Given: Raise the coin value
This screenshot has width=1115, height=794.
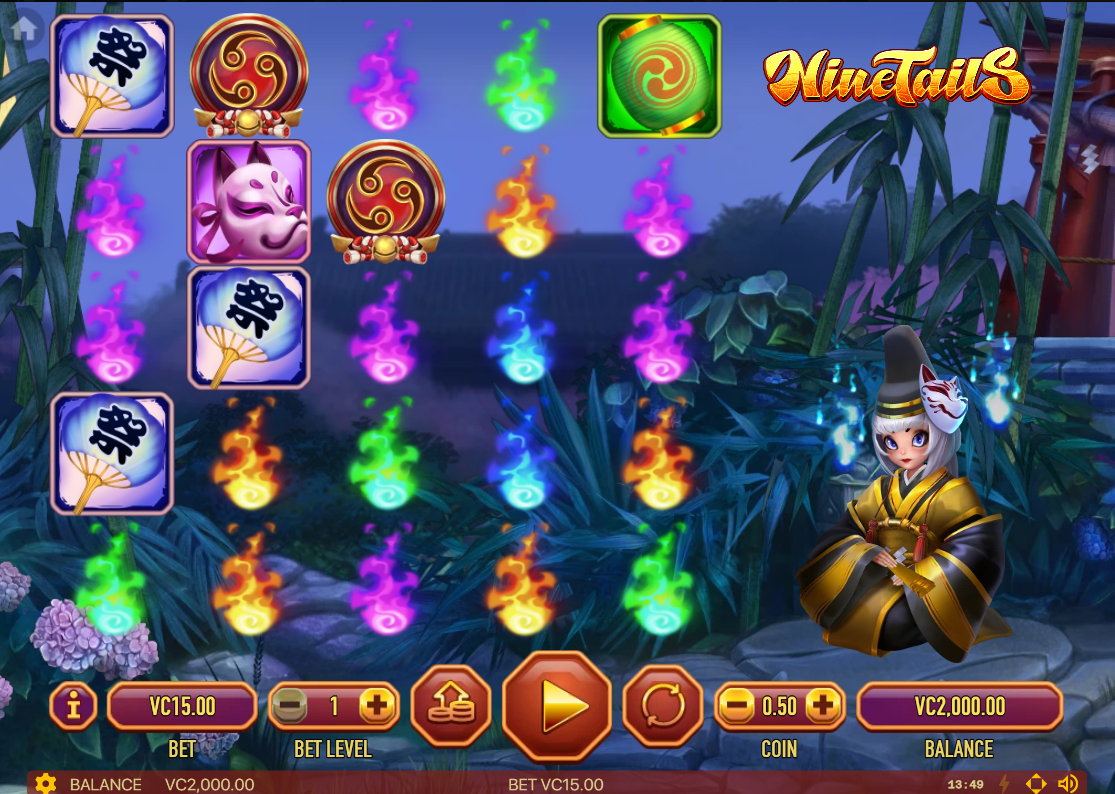Looking at the screenshot, I should click(x=823, y=707).
